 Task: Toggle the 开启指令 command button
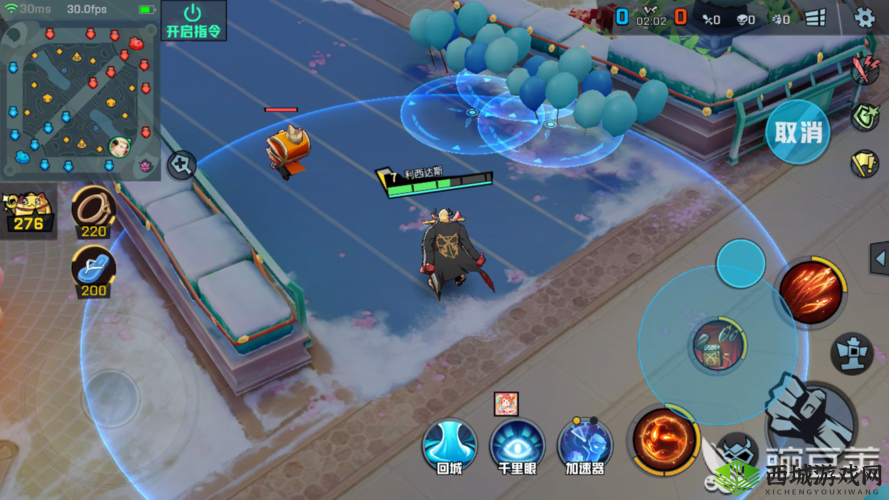[x=192, y=20]
